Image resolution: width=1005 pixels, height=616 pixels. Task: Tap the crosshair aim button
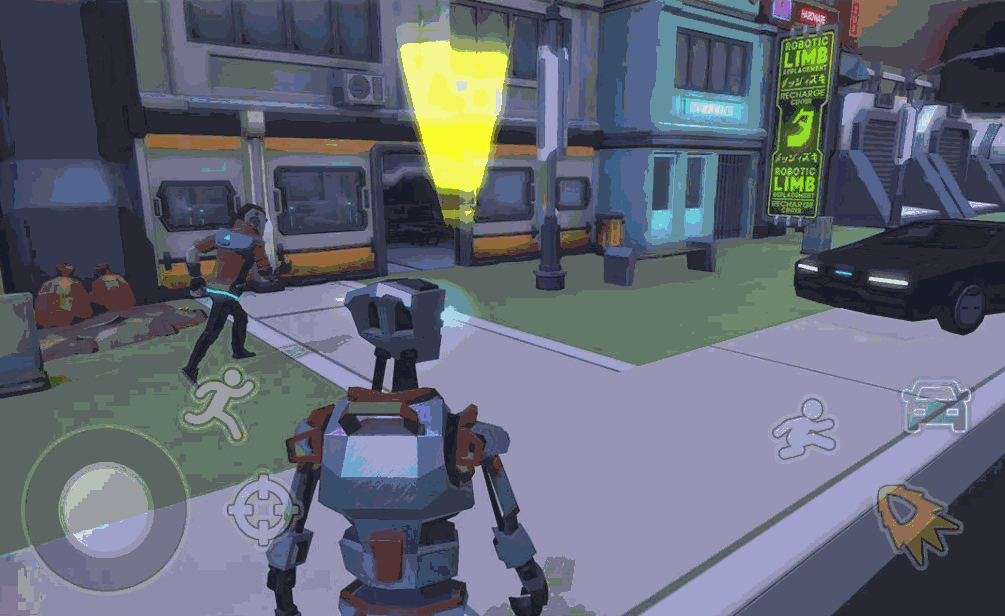263,508
